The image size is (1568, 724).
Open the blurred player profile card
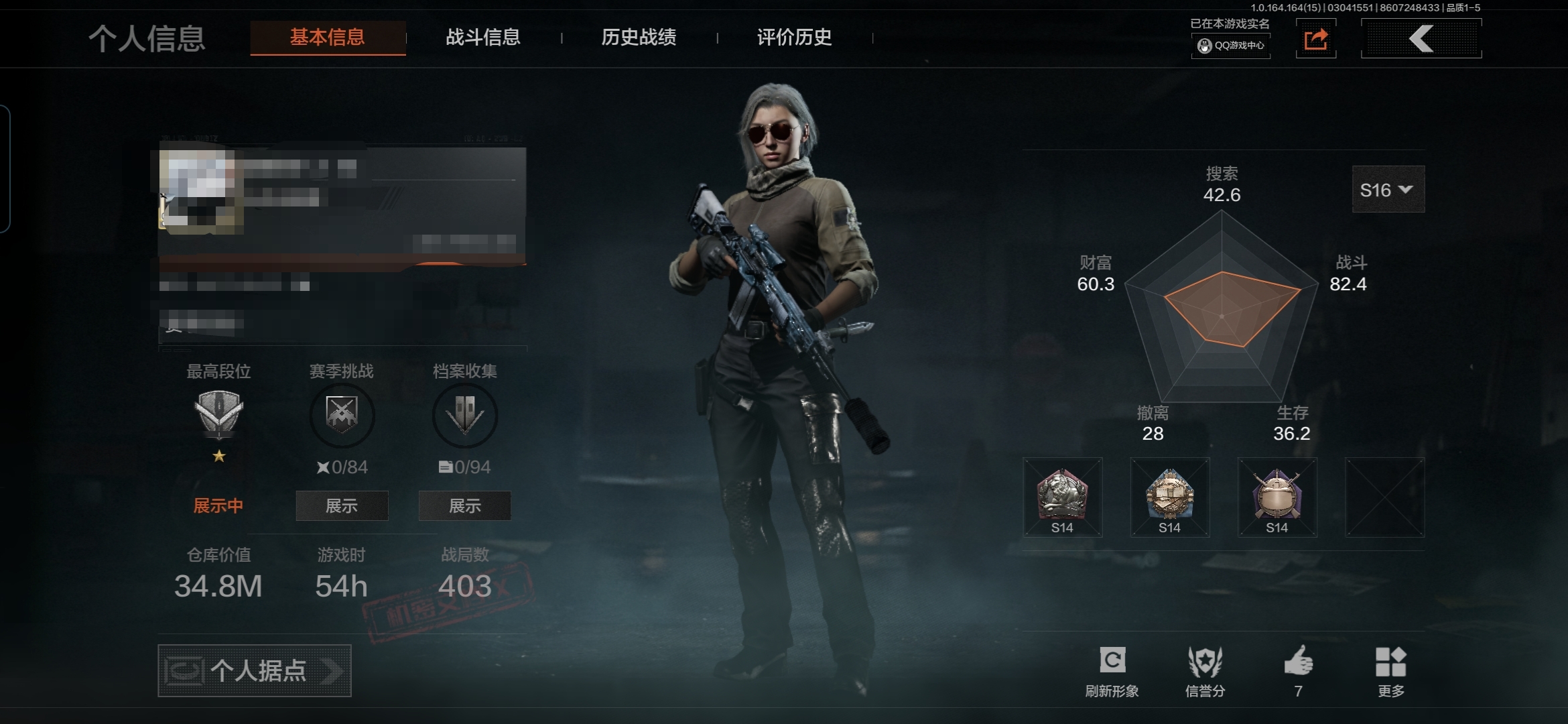tap(342, 208)
